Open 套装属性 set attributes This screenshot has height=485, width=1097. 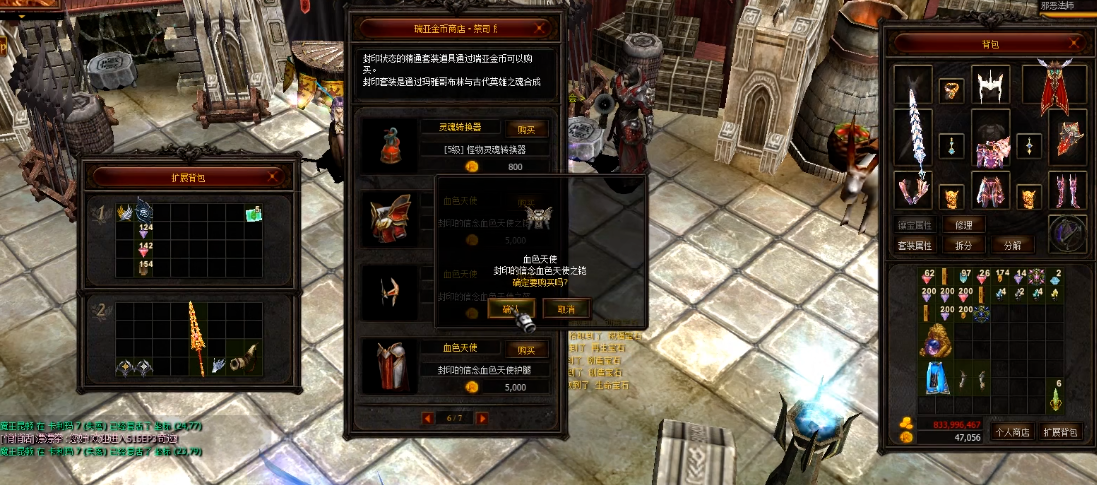point(914,245)
